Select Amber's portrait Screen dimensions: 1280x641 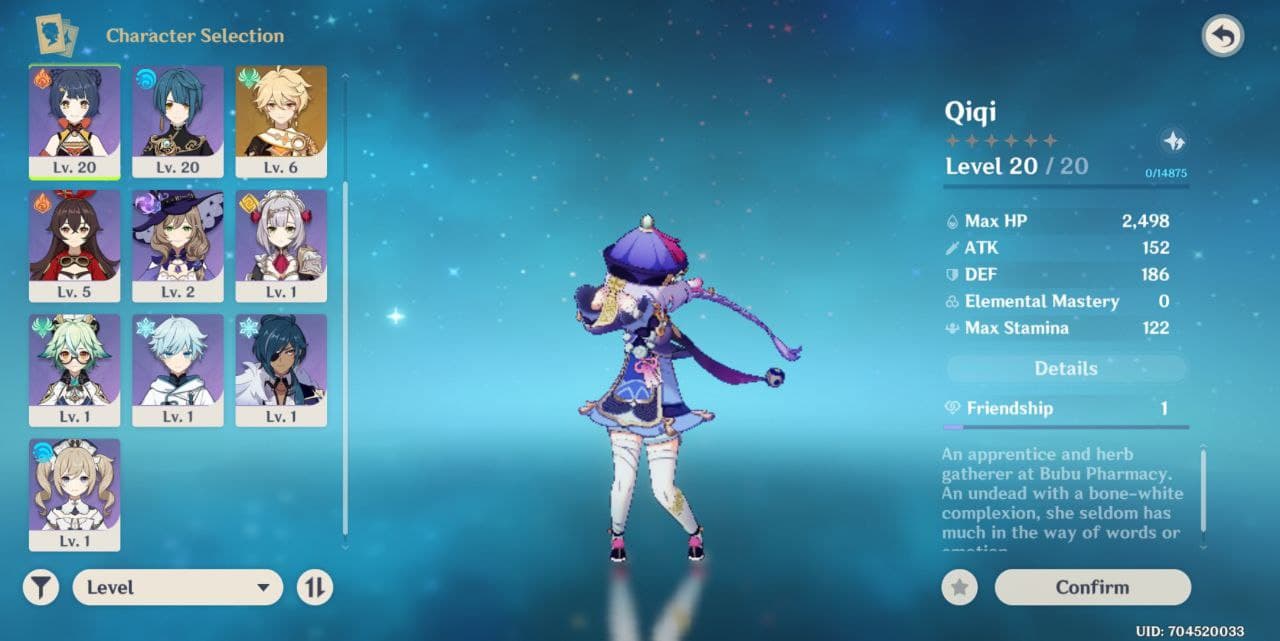click(75, 245)
